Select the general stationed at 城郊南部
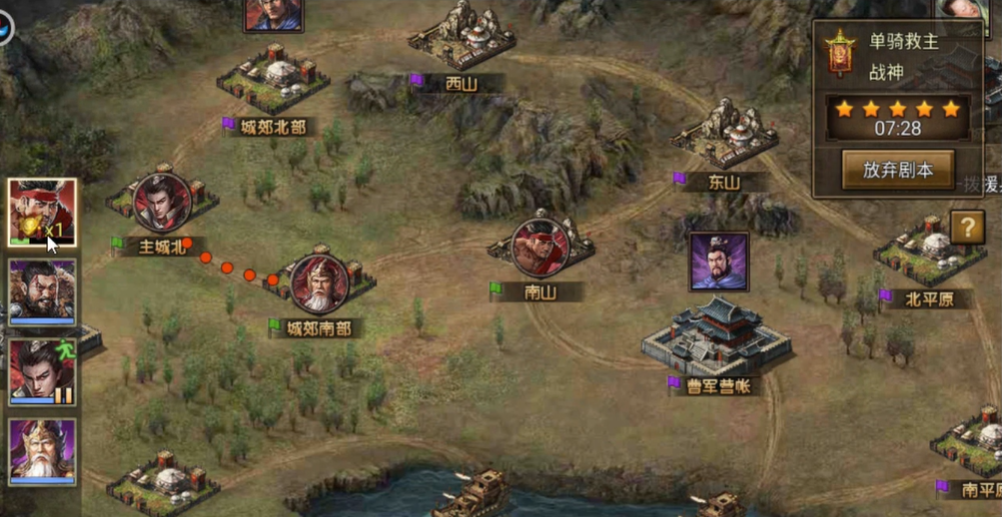 coord(320,284)
